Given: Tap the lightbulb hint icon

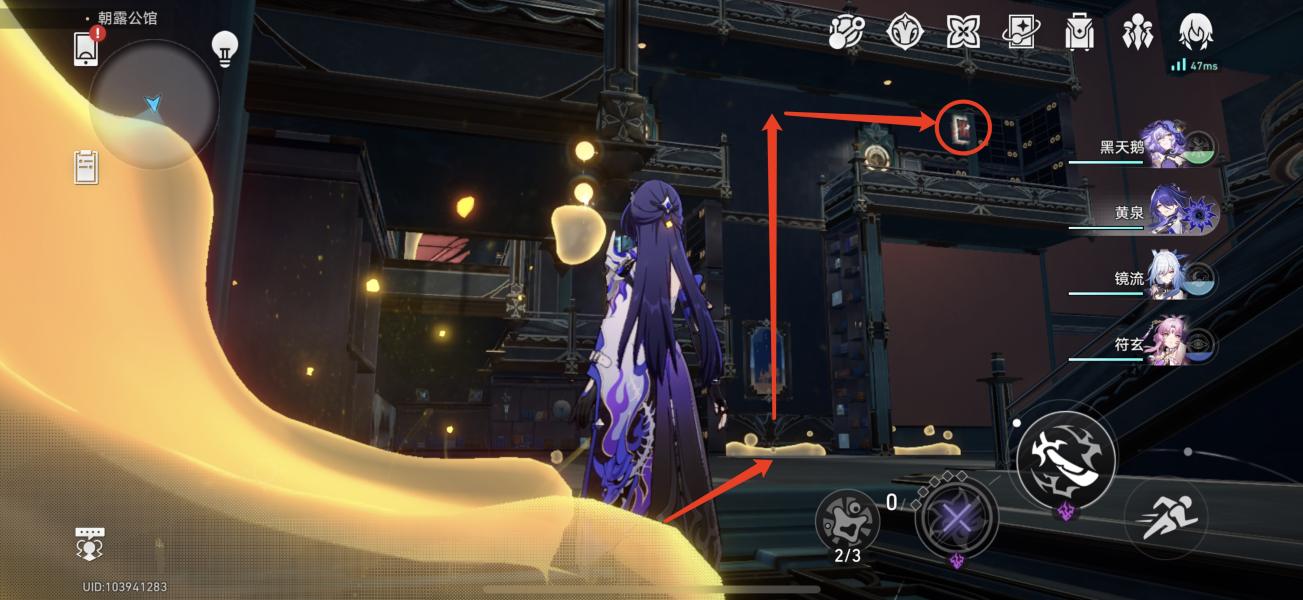Looking at the screenshot, I should click(x=224, y=48).
